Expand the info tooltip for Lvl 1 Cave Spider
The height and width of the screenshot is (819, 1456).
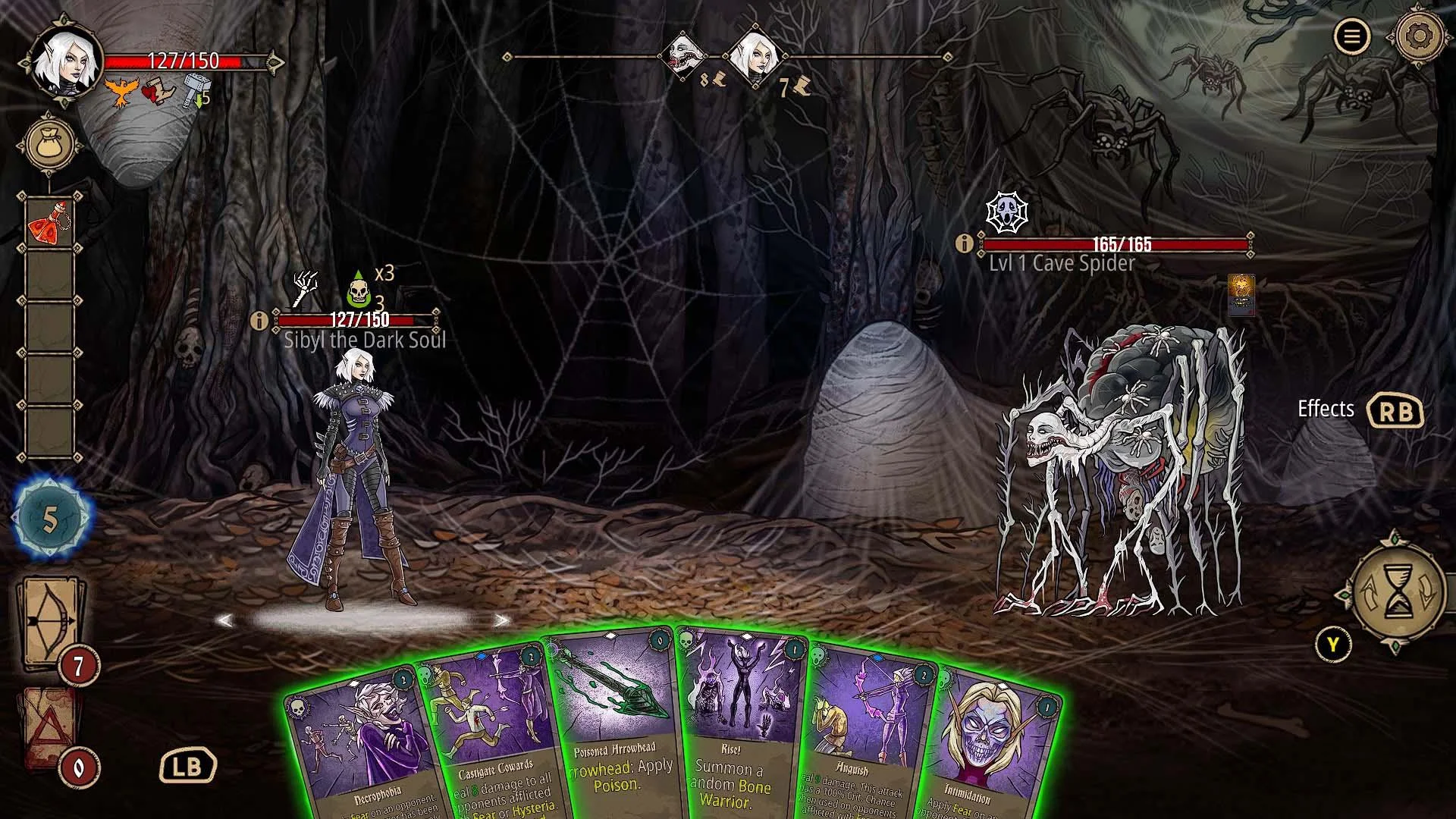(x=964, y=243)
